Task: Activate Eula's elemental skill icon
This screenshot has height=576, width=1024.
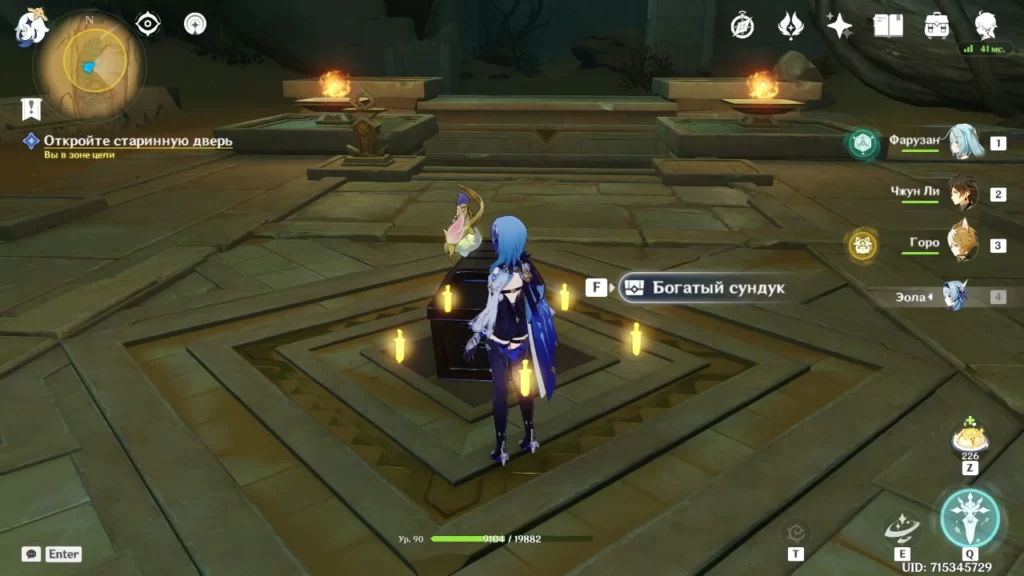Action: pos(902,527)
